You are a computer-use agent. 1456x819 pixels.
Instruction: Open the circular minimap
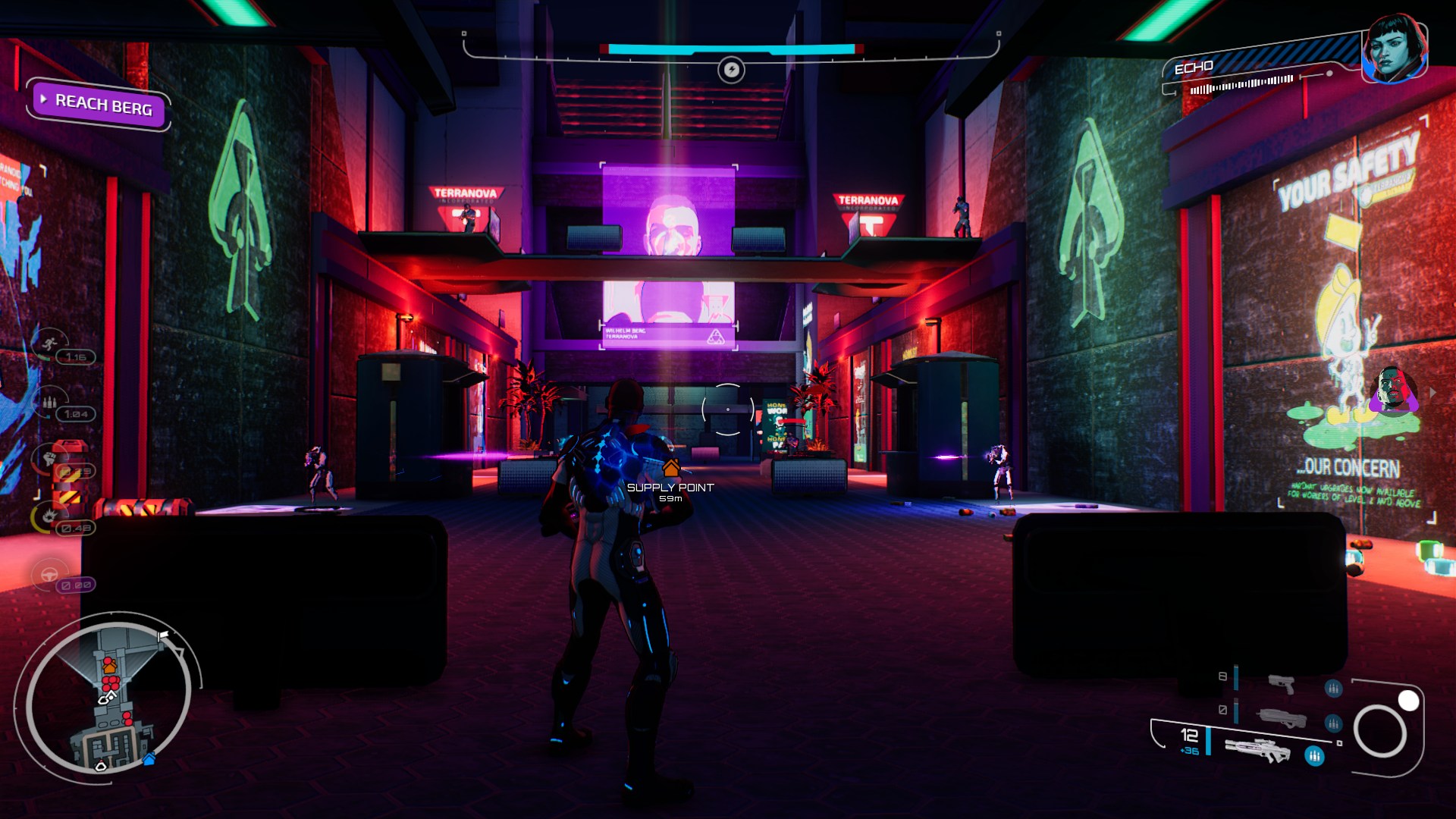108,694
